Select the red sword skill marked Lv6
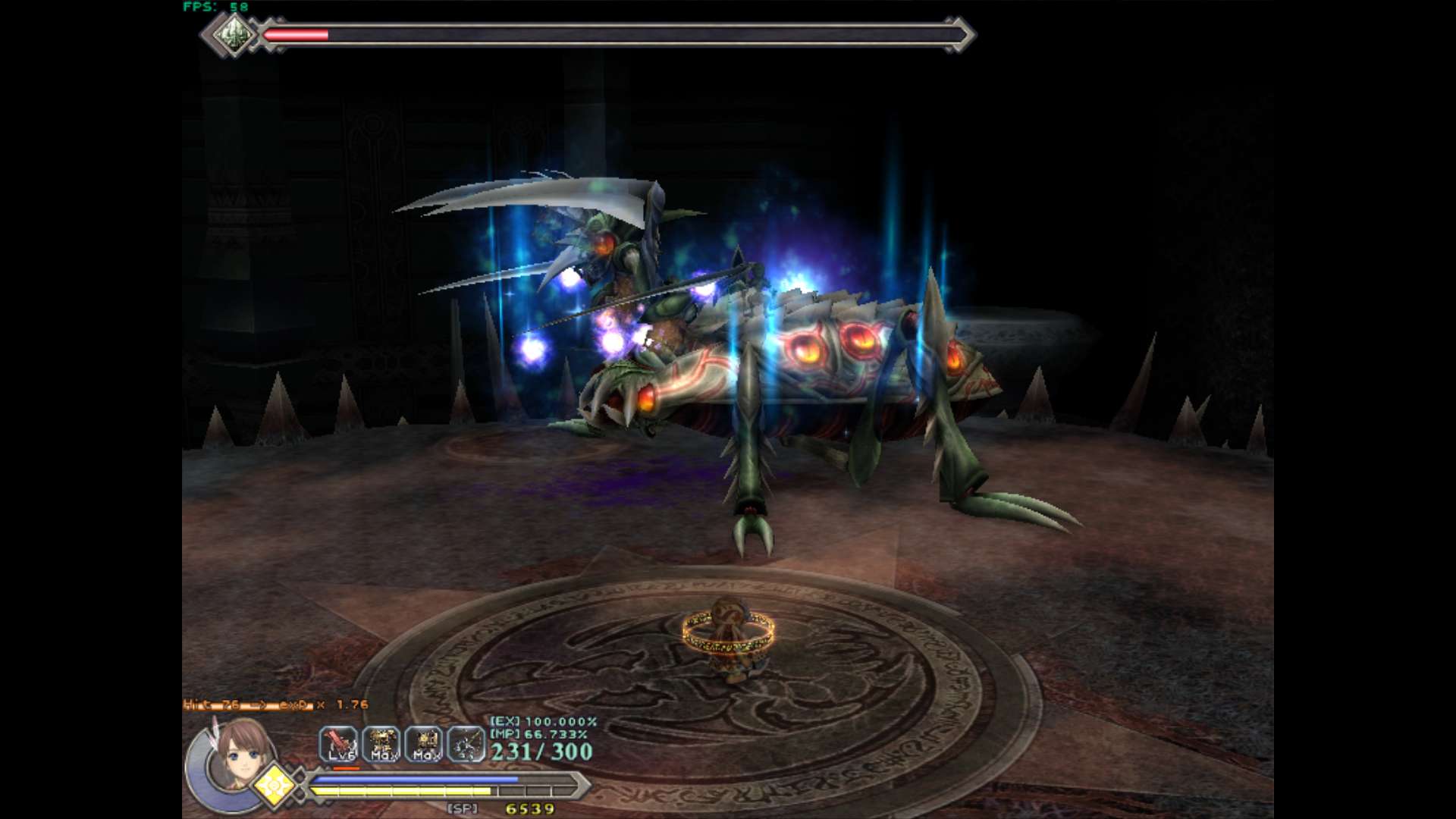The image size is (1456, 819). [338, 744]
